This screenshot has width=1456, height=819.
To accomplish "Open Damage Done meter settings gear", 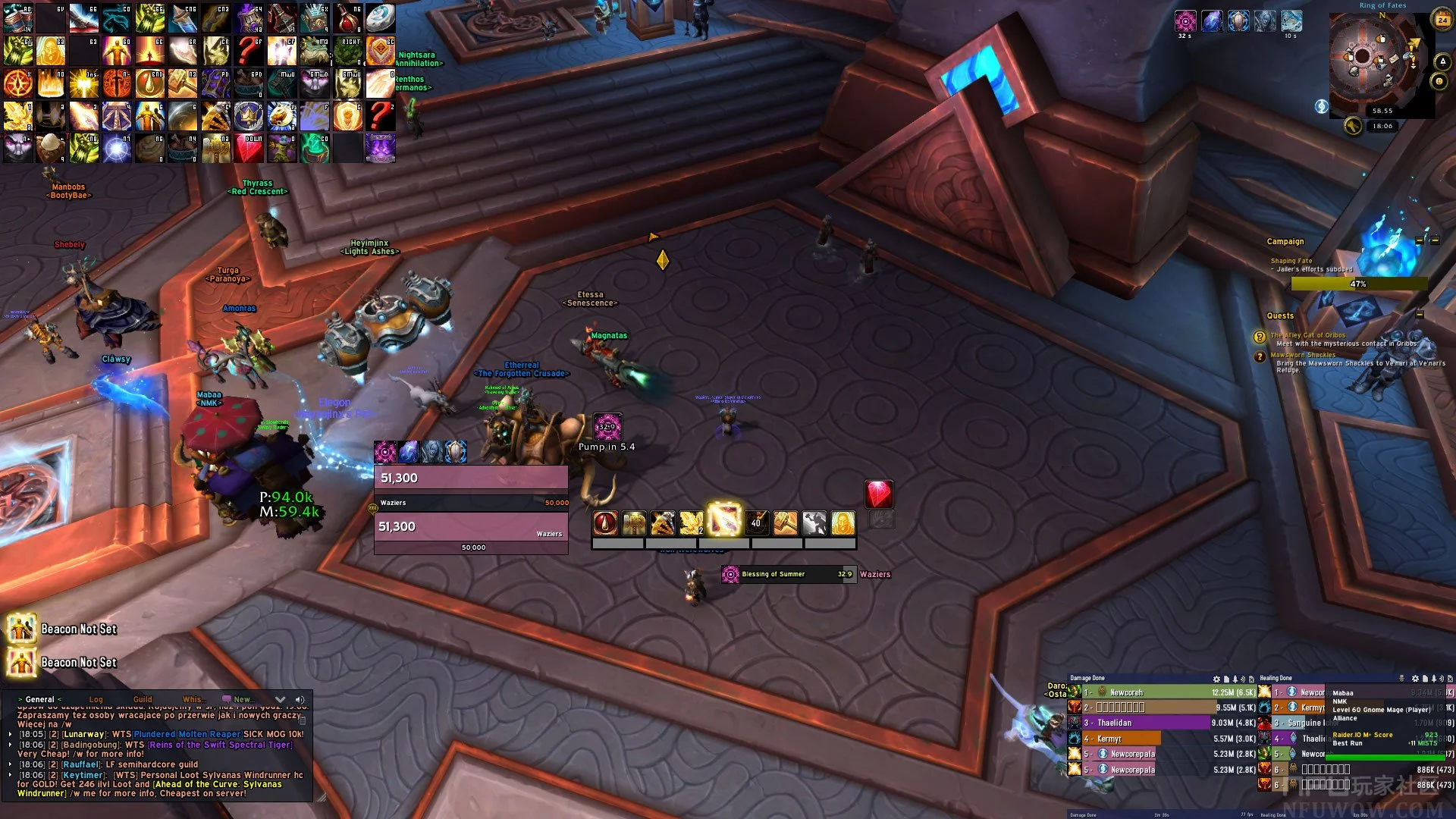I will click(1216, 679).
